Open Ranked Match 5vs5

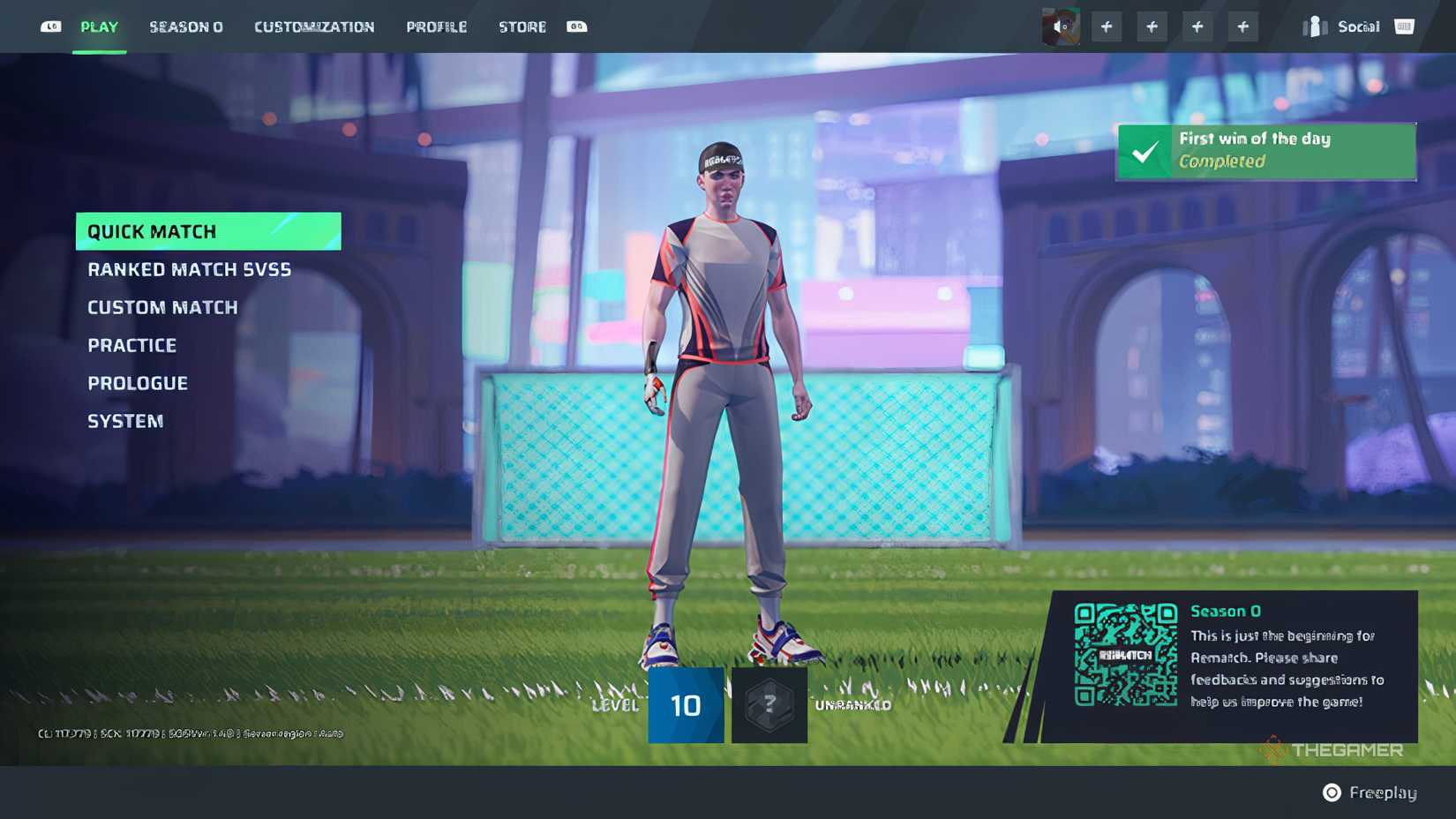click(x=189, y=269)
